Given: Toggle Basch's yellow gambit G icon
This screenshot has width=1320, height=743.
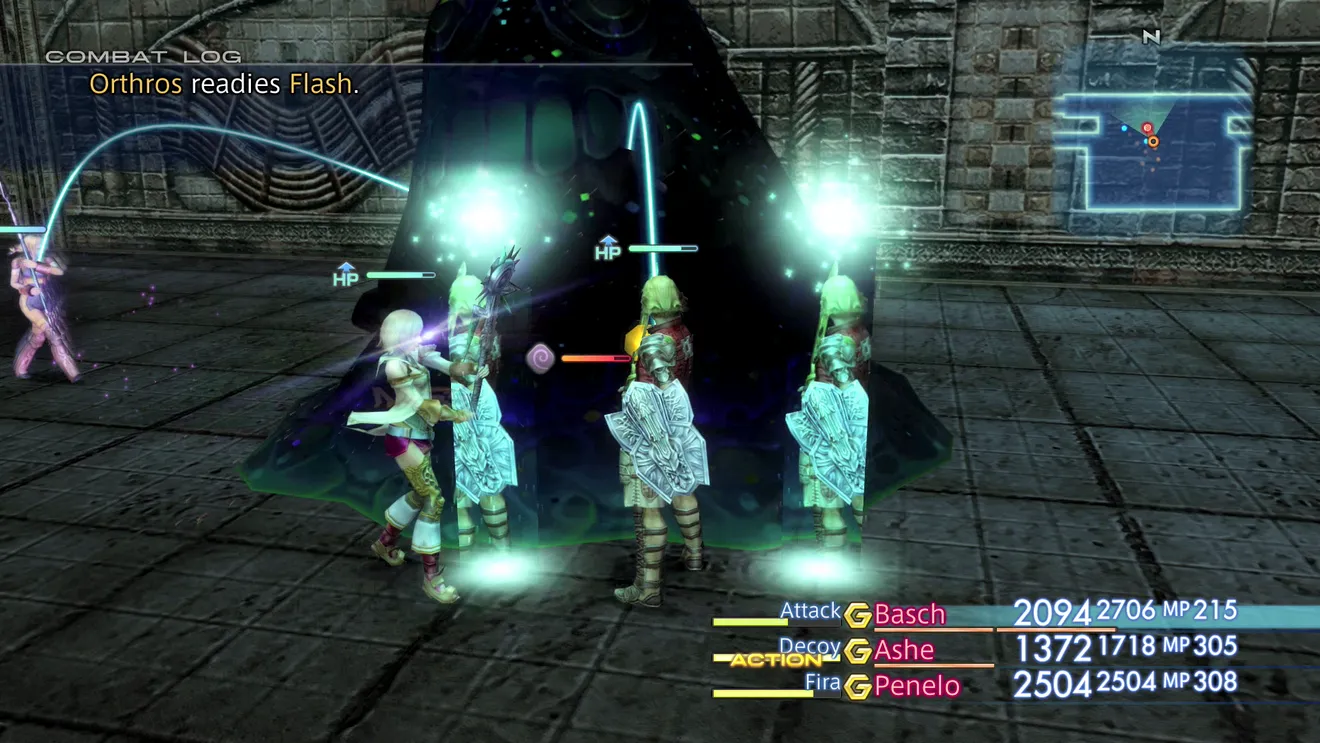Looking at the screenshot, I should tap(857, 615).
